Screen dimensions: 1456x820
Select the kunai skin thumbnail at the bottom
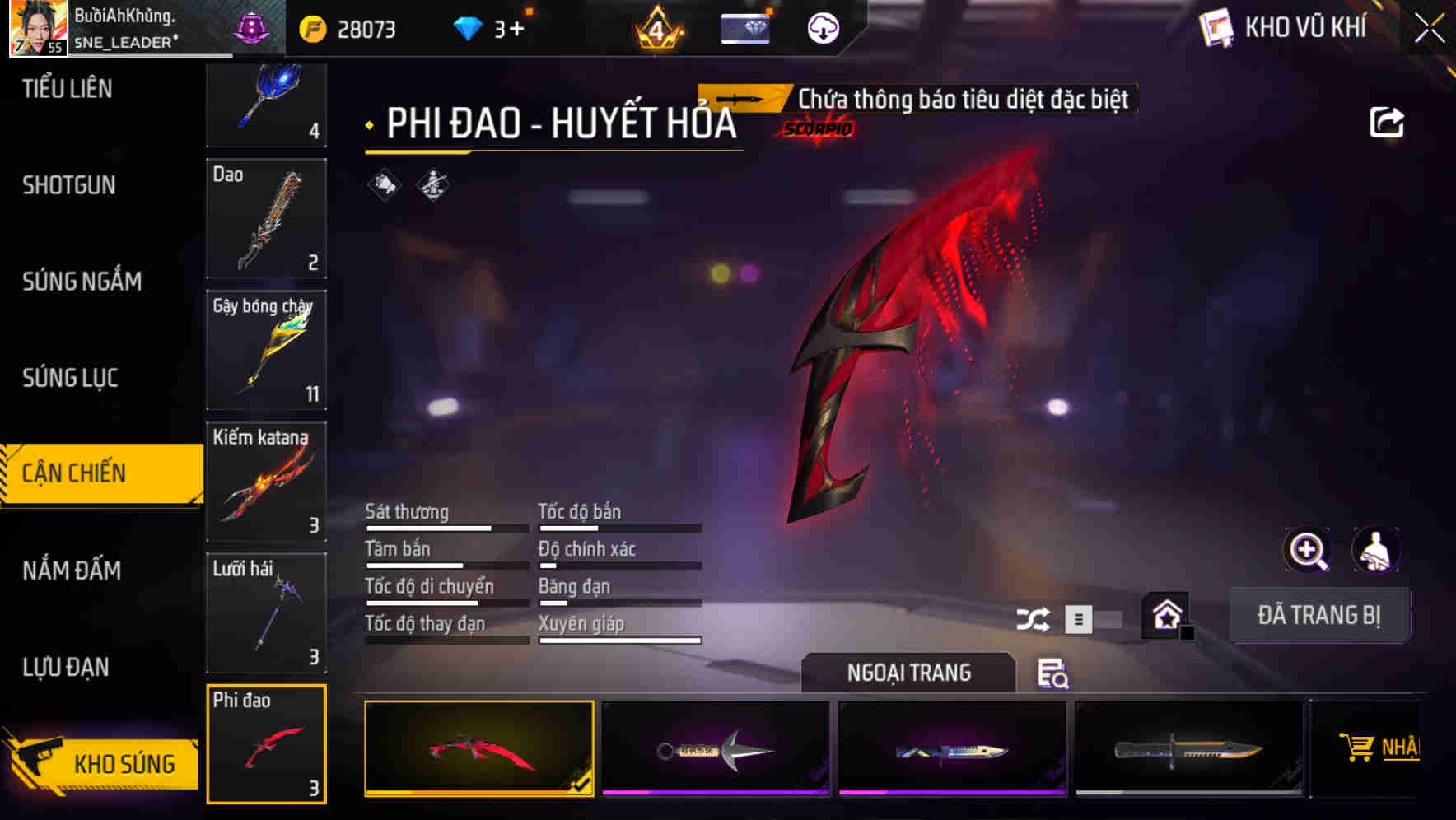[715, 748]
